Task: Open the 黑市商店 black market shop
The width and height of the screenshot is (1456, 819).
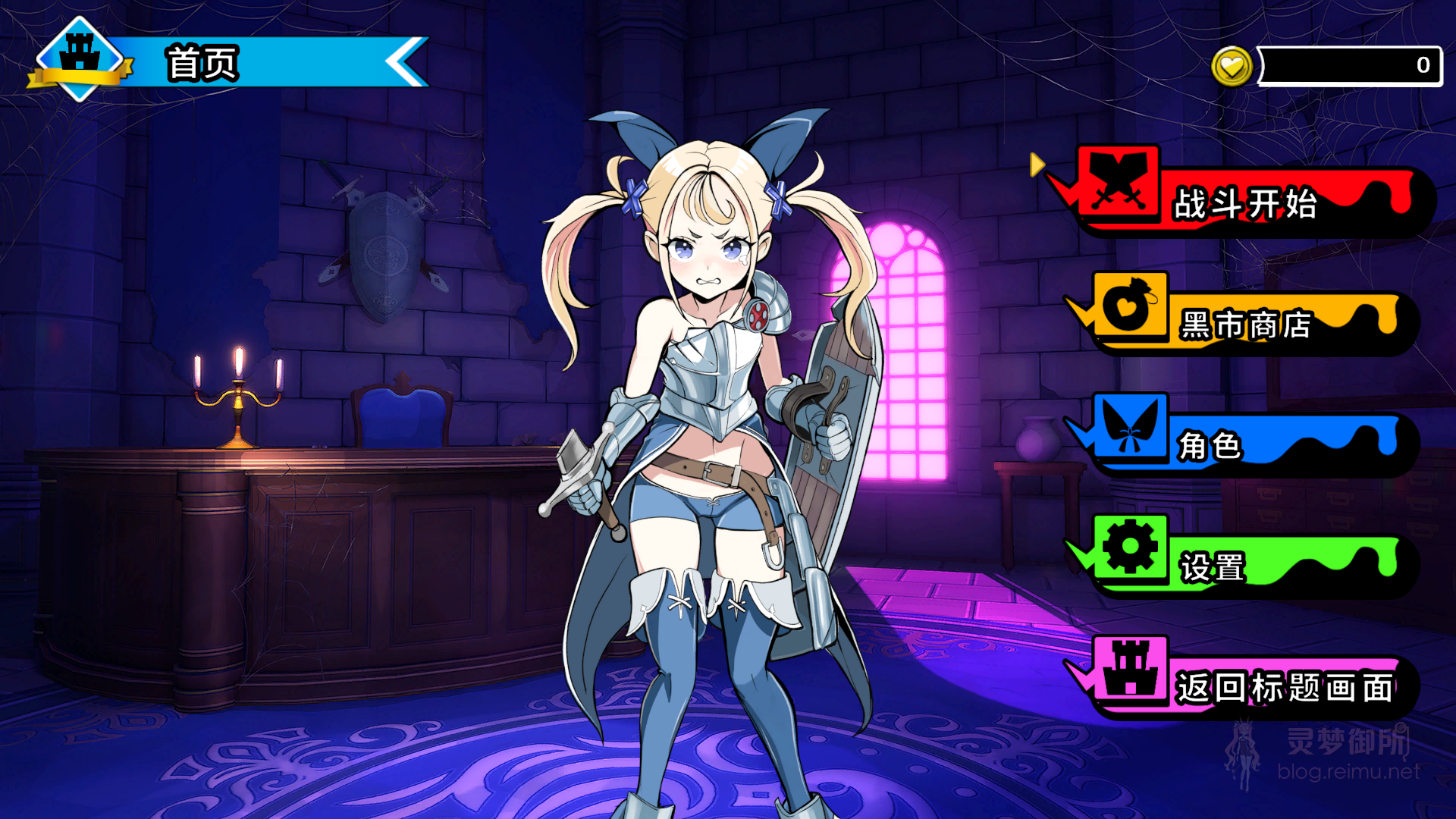Action: click(x=1244, y=326)
